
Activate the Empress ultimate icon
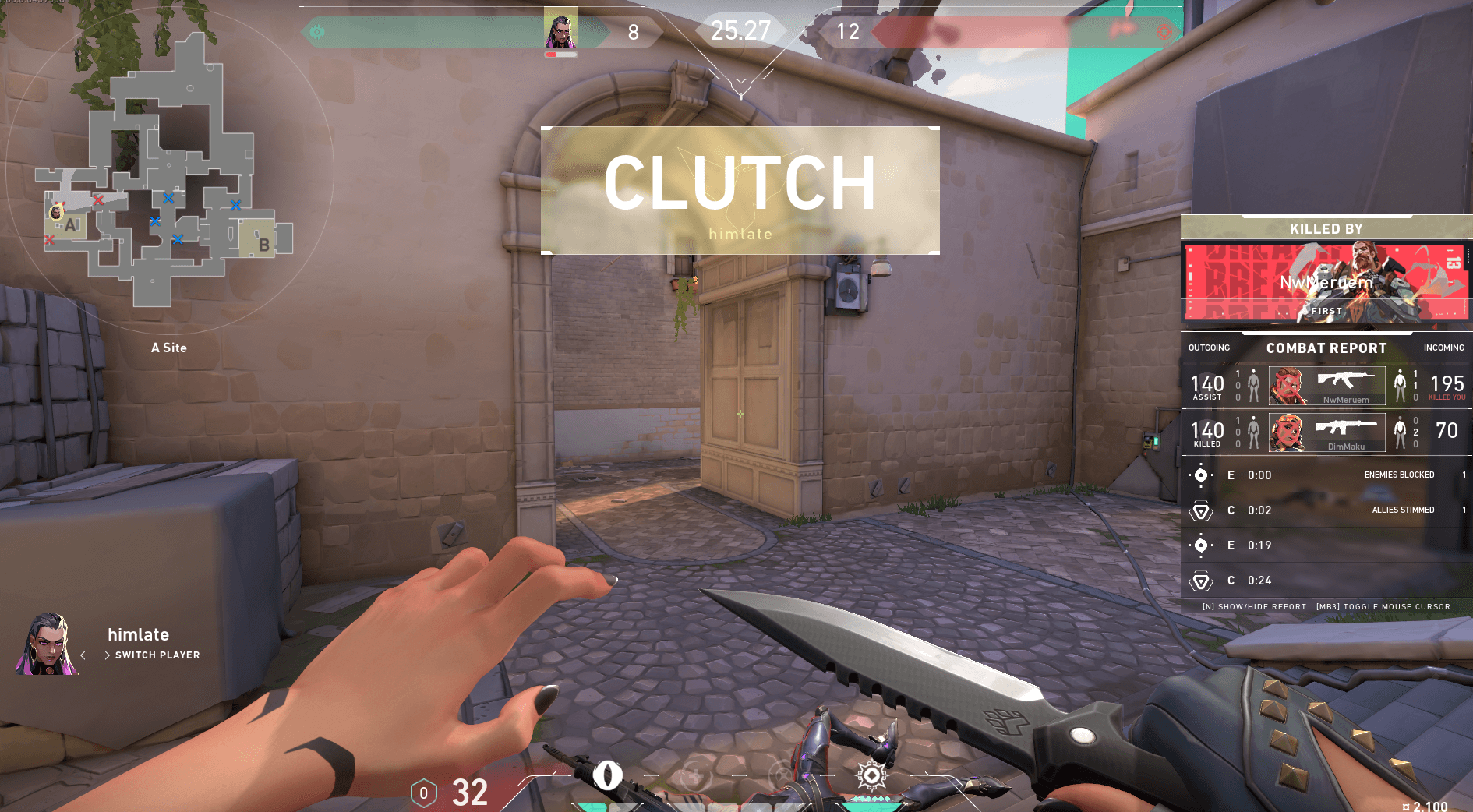(871, 775)
